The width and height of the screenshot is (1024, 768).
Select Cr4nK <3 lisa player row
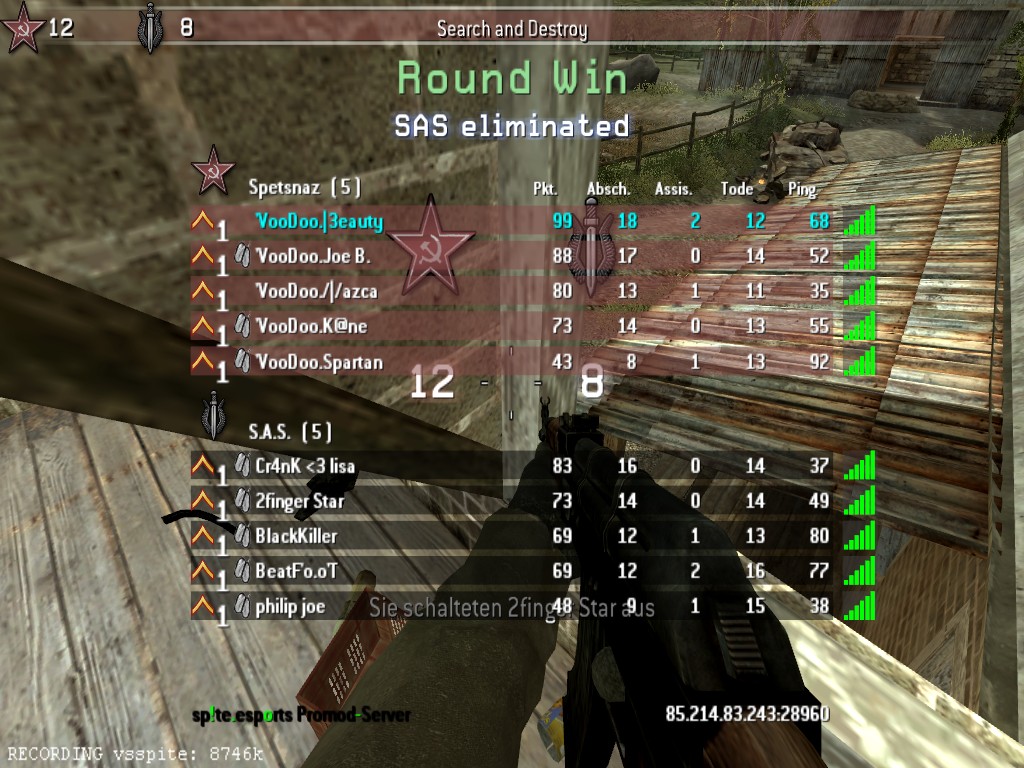pyautogui.click(x=304, y=466)
